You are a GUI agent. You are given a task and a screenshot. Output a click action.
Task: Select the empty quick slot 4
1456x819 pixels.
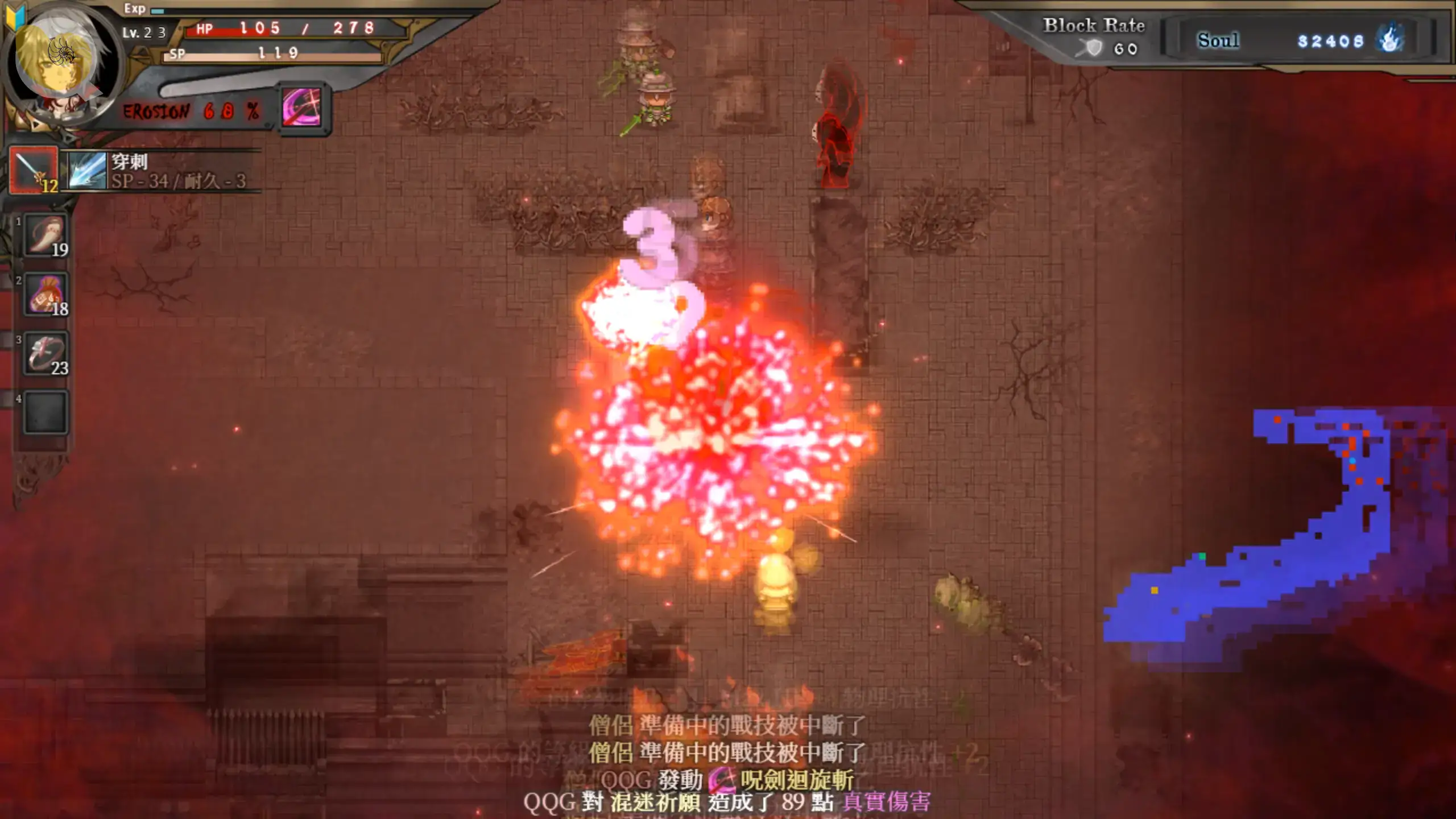[45, 412]
